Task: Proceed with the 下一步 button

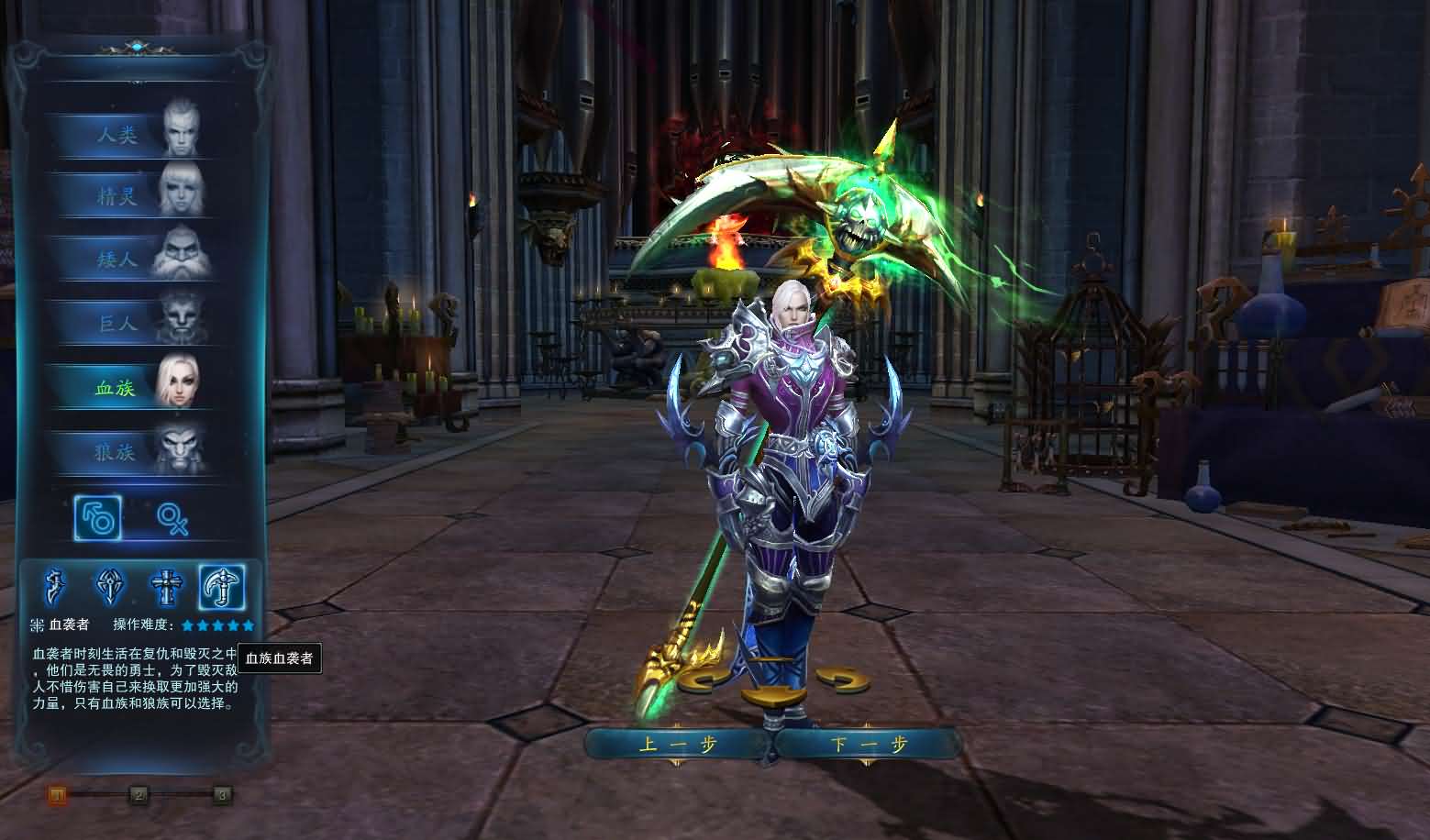Action: [868, 744]
